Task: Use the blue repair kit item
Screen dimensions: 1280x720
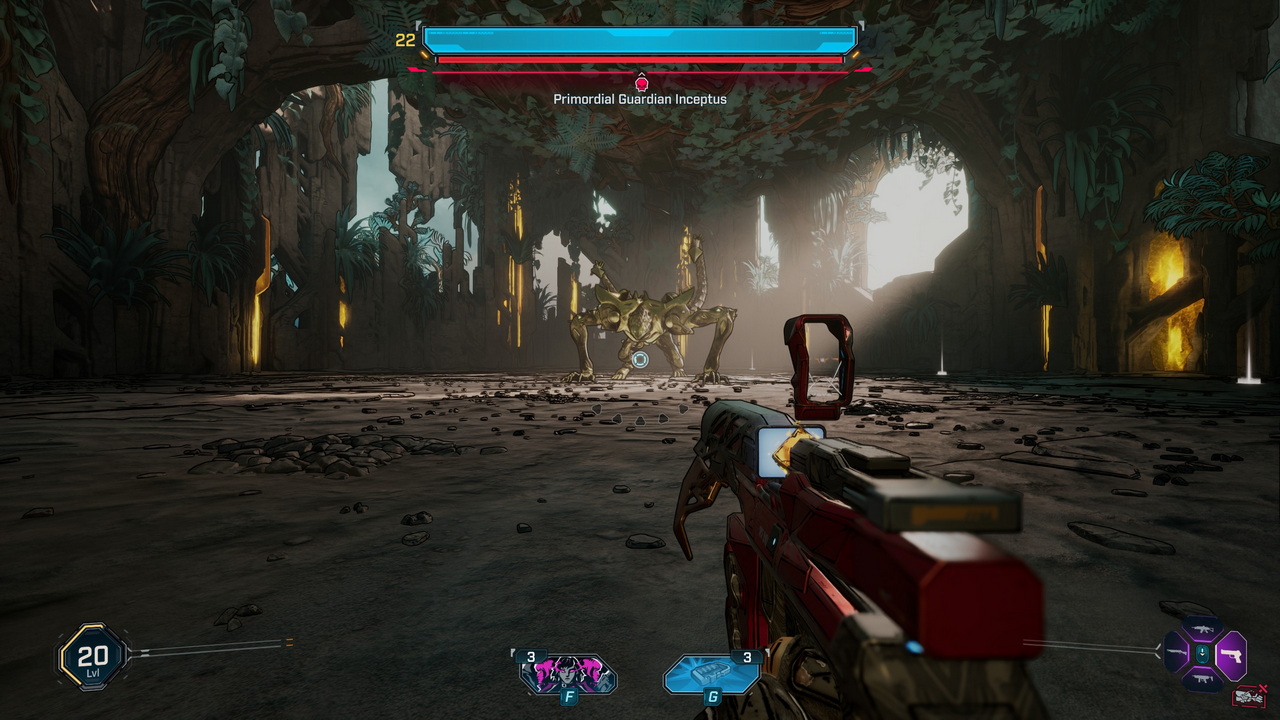Action: (x=712, y=675)
